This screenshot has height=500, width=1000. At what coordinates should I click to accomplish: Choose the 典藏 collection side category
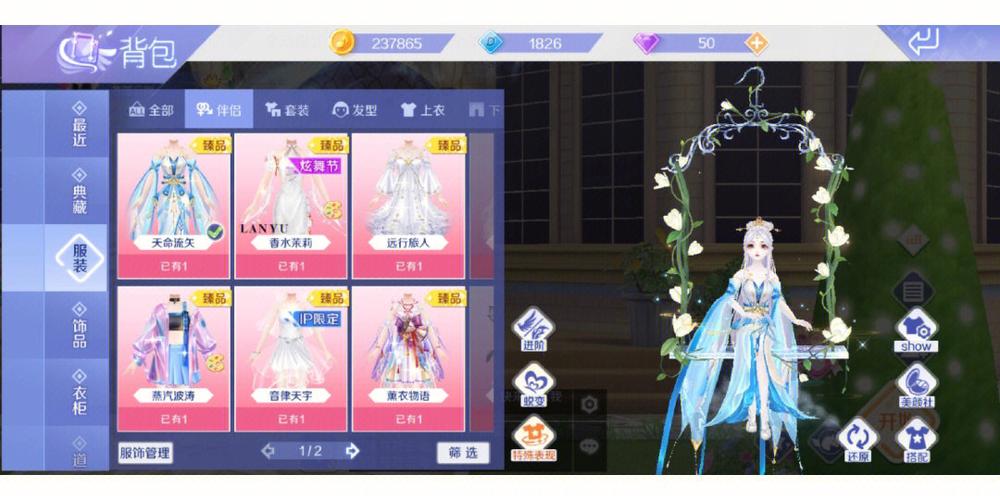click(x=79, y=189)
